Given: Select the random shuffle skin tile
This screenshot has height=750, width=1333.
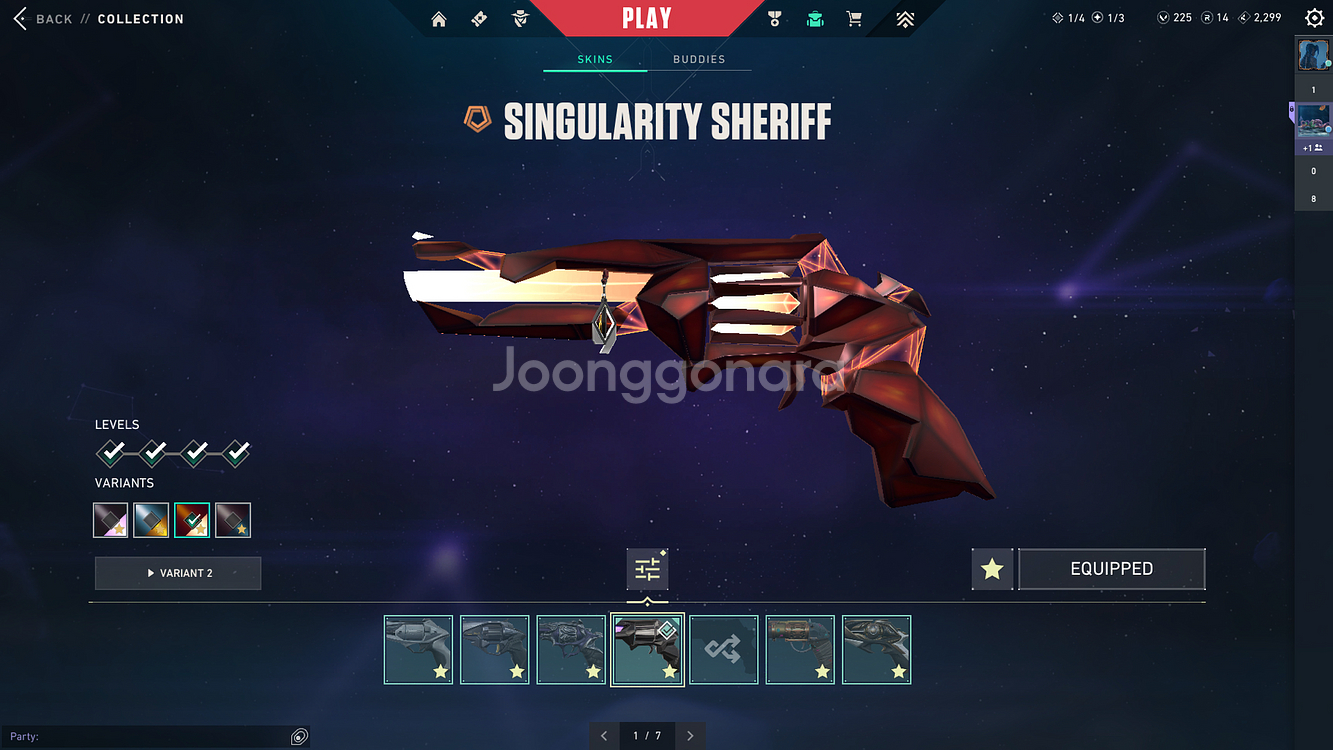Looking at the screenshot, I should (724, 650).
